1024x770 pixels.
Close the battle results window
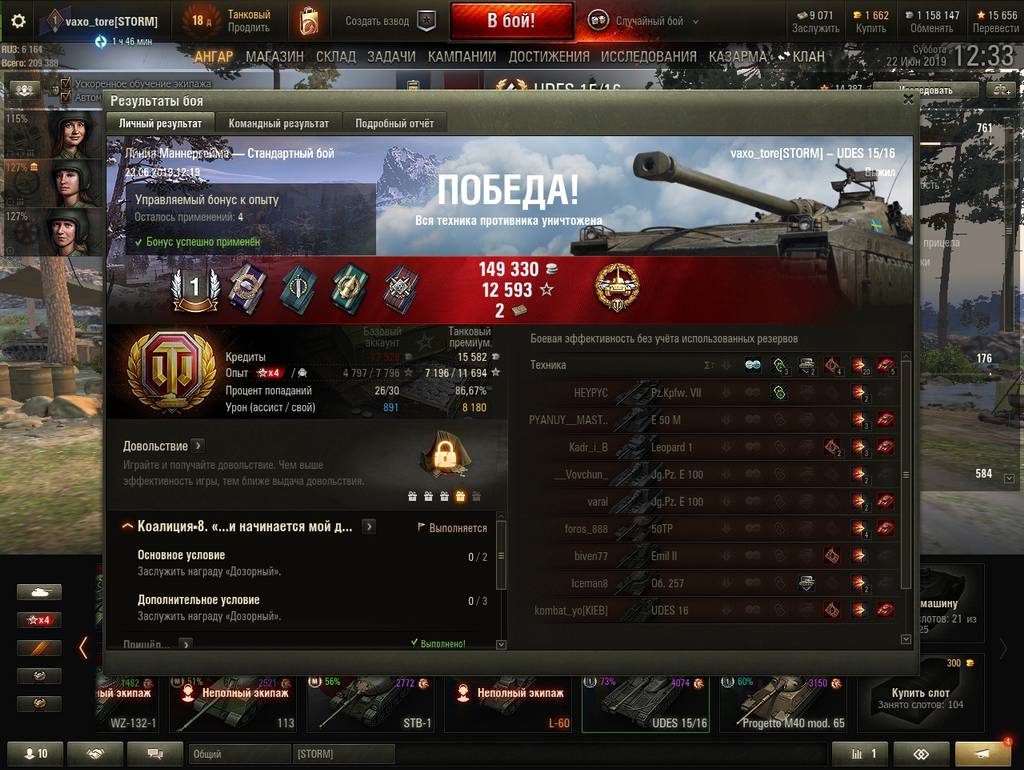pyautogui.click(x=908, y=99)
